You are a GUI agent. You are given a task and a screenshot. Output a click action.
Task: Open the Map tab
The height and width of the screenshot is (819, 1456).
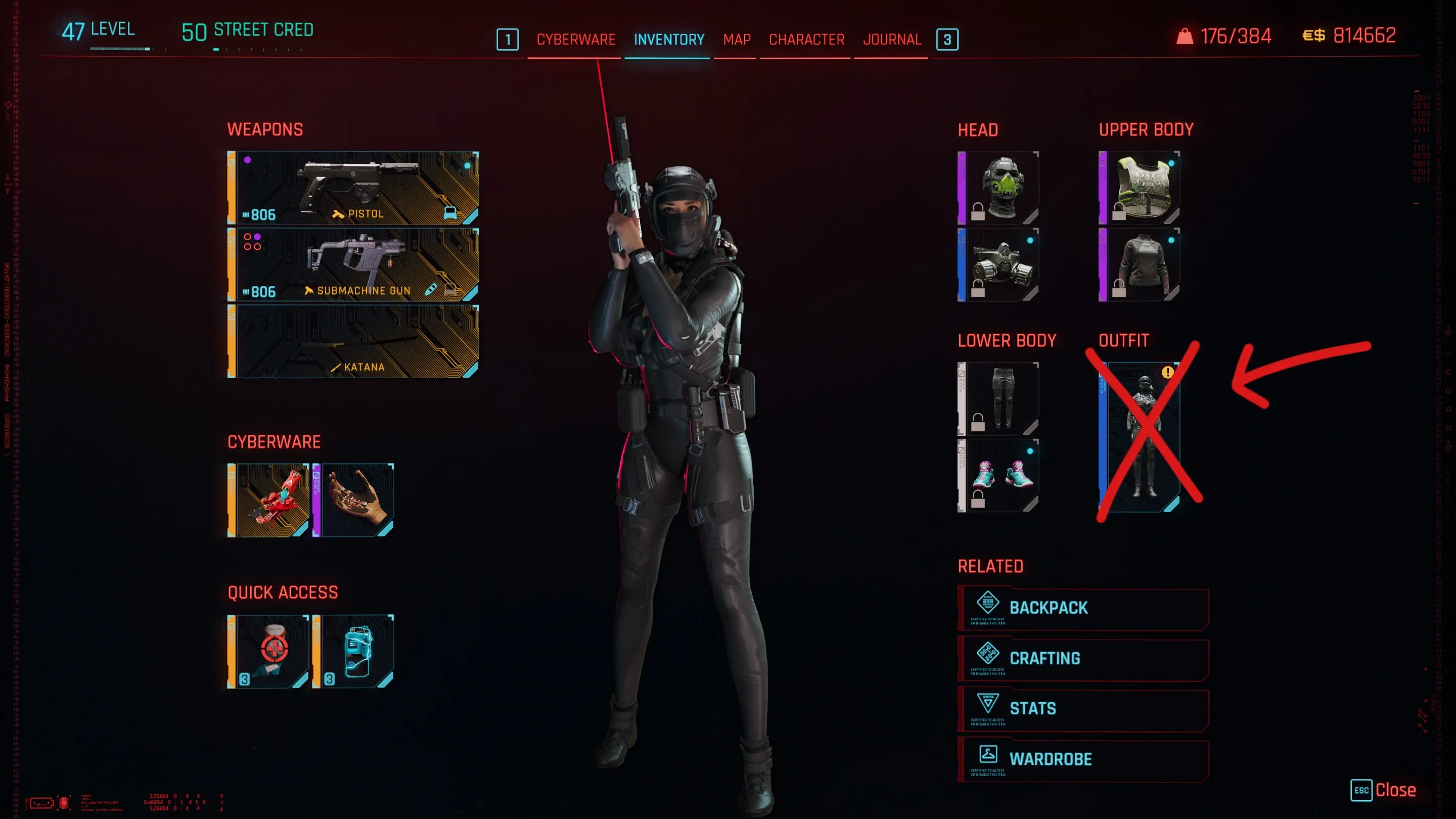coord(737,39)
